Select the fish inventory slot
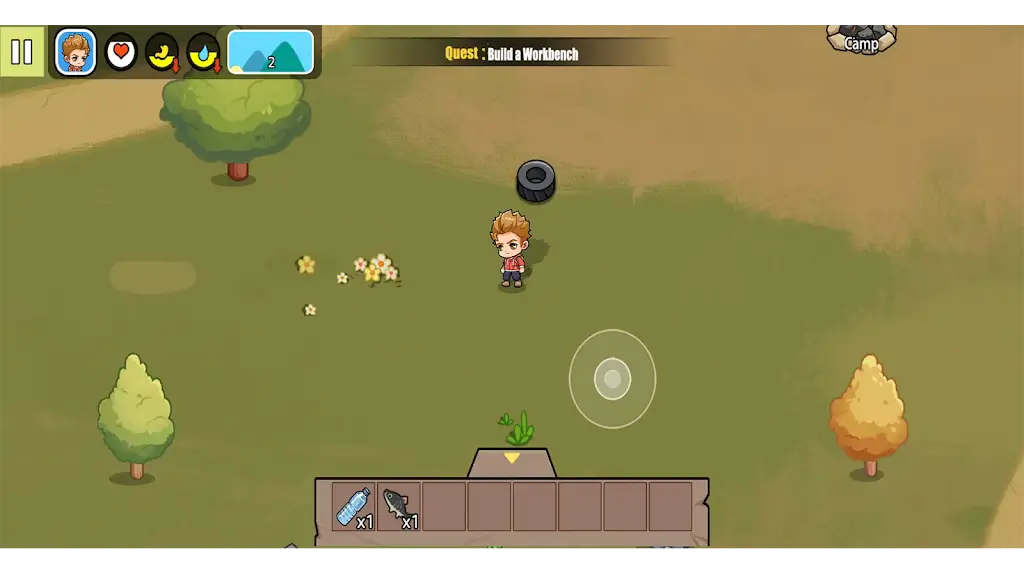The width and height of the screenshot is (1024, 576). [x=399, y=507]
